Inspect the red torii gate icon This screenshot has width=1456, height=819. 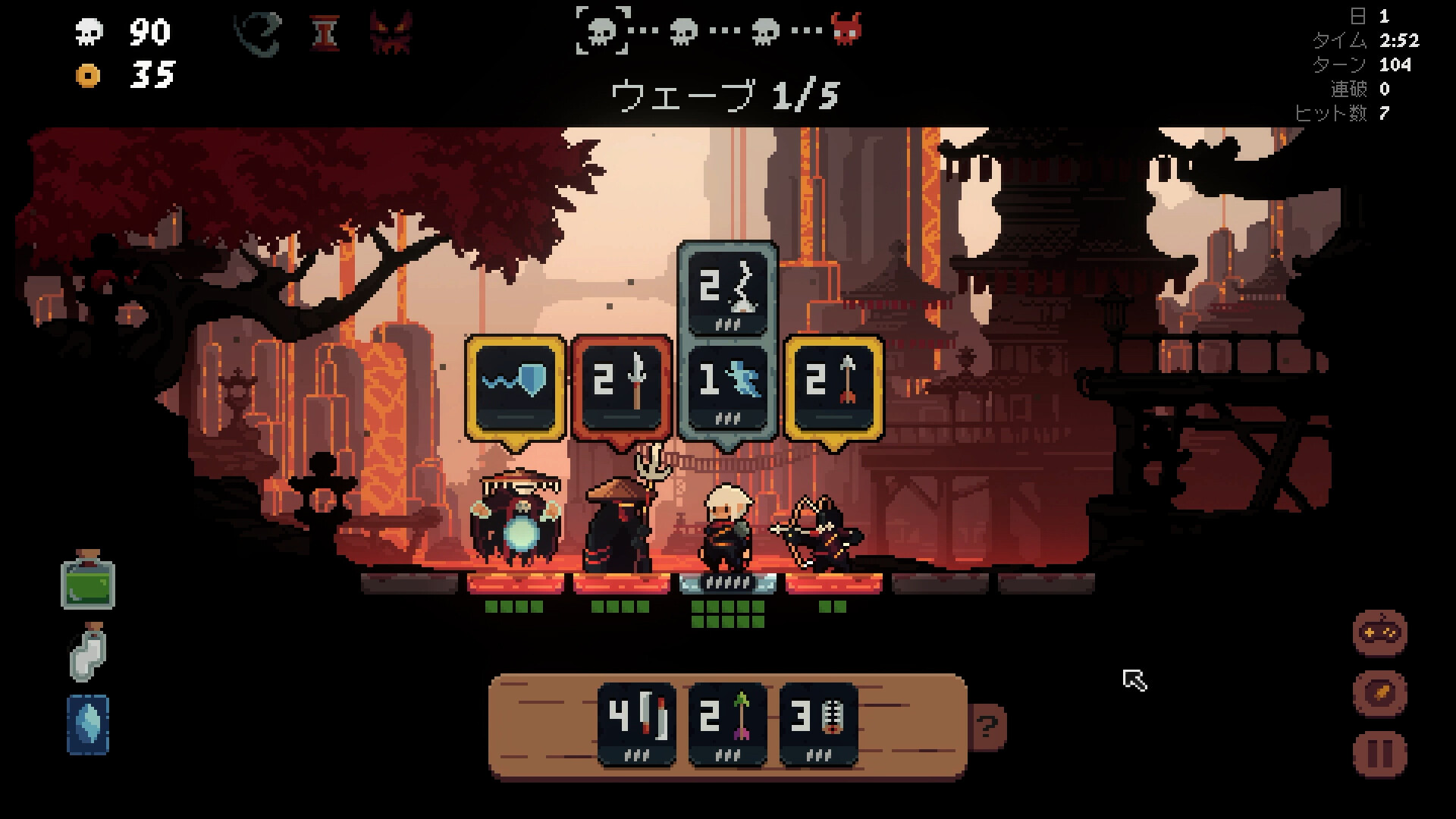[325, 33]
